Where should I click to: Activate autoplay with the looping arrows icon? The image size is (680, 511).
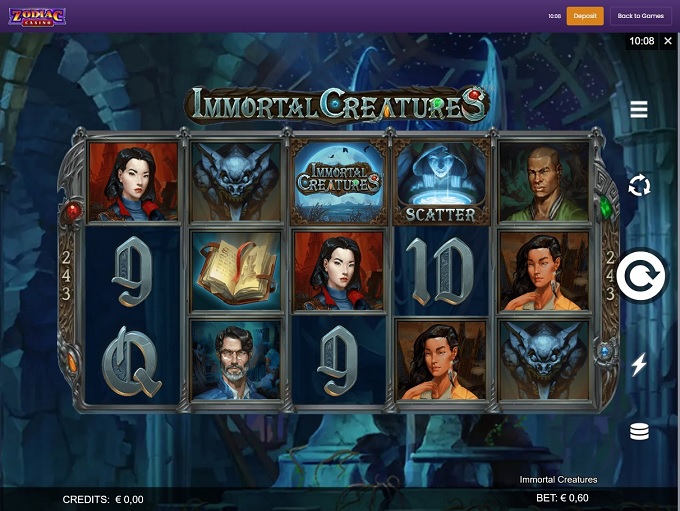point(639,185)
